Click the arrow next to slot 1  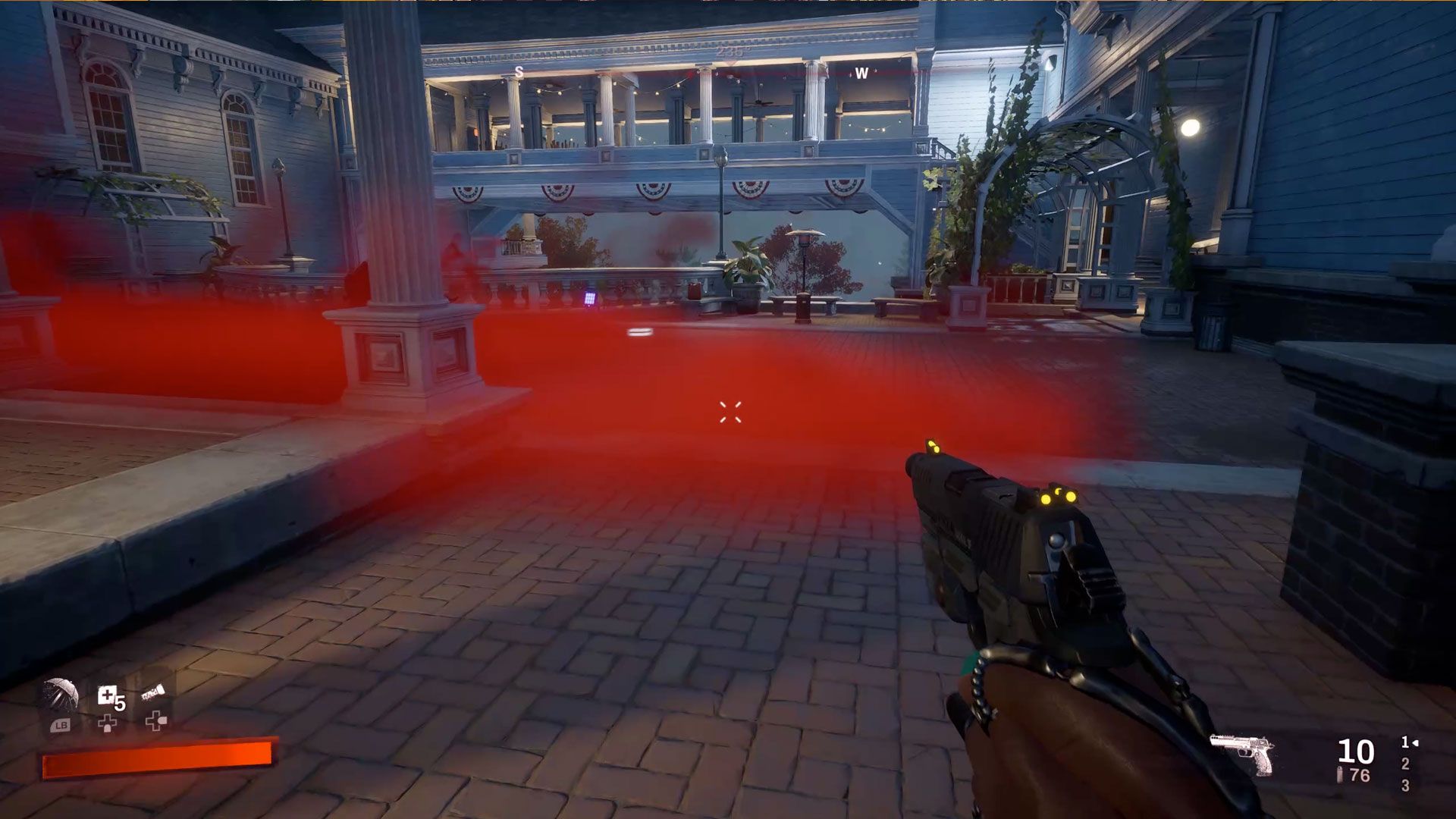(1415, 745)
